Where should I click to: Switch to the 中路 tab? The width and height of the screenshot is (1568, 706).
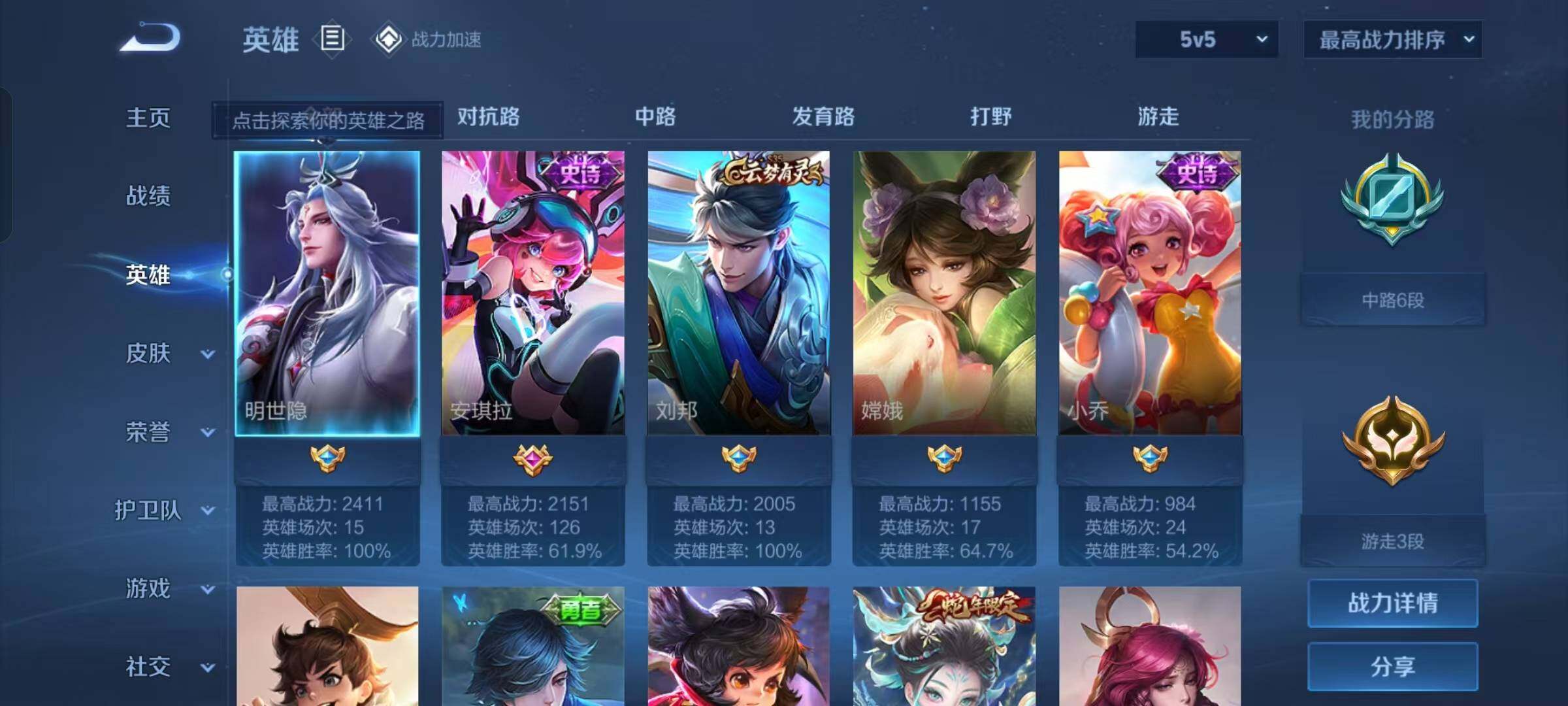(655, 117)
